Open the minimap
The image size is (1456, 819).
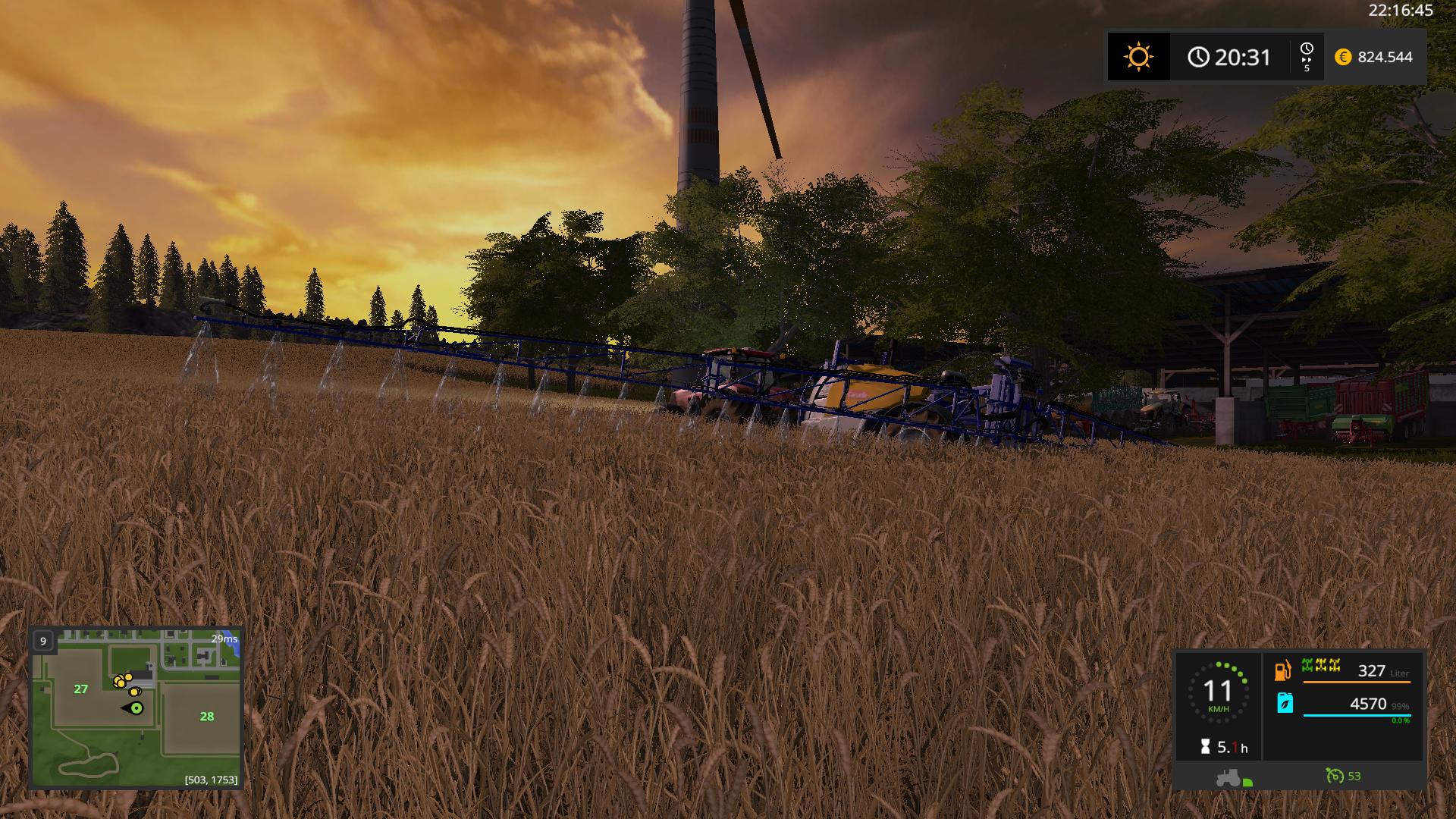coord(136,708)
